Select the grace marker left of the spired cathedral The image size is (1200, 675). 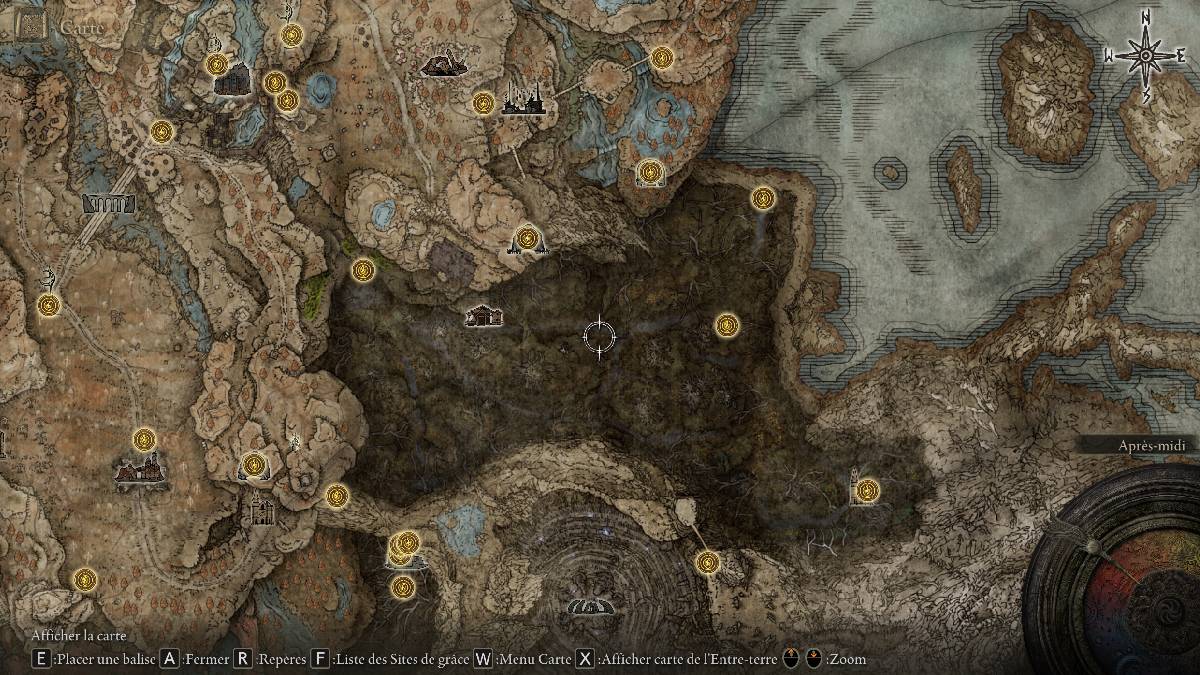pos(484,102)
